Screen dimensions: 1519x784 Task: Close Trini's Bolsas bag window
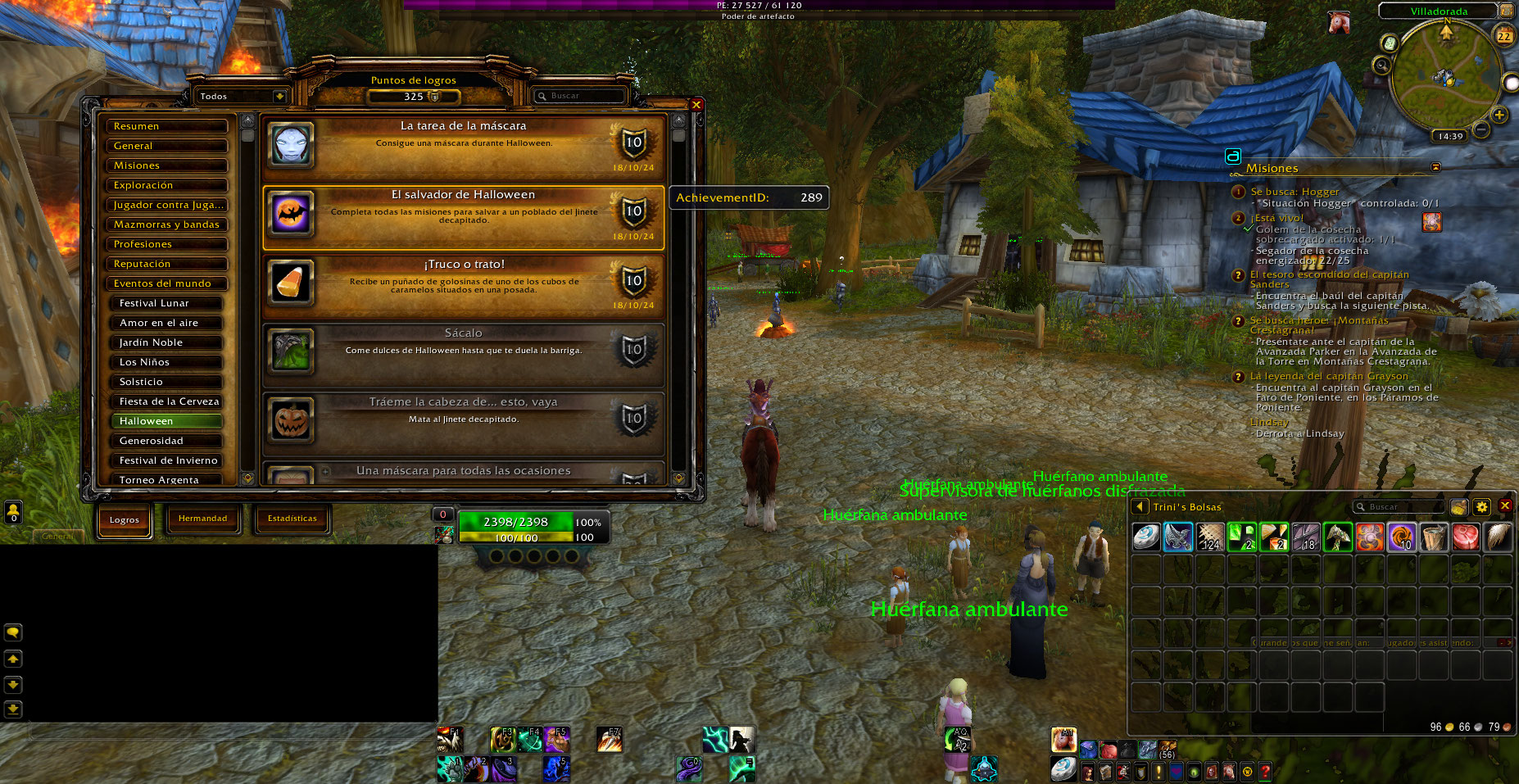1504,506
